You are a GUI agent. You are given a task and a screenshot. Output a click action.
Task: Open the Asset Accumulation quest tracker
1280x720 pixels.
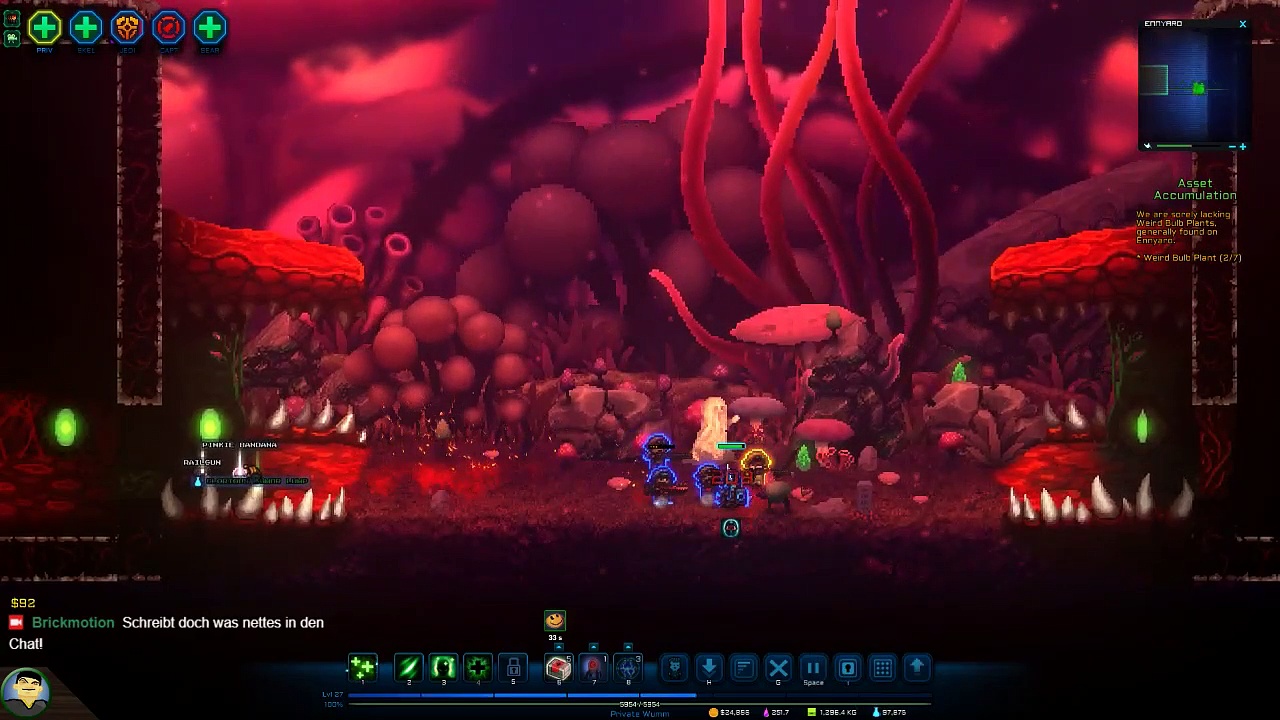[x=1194, y=190]
